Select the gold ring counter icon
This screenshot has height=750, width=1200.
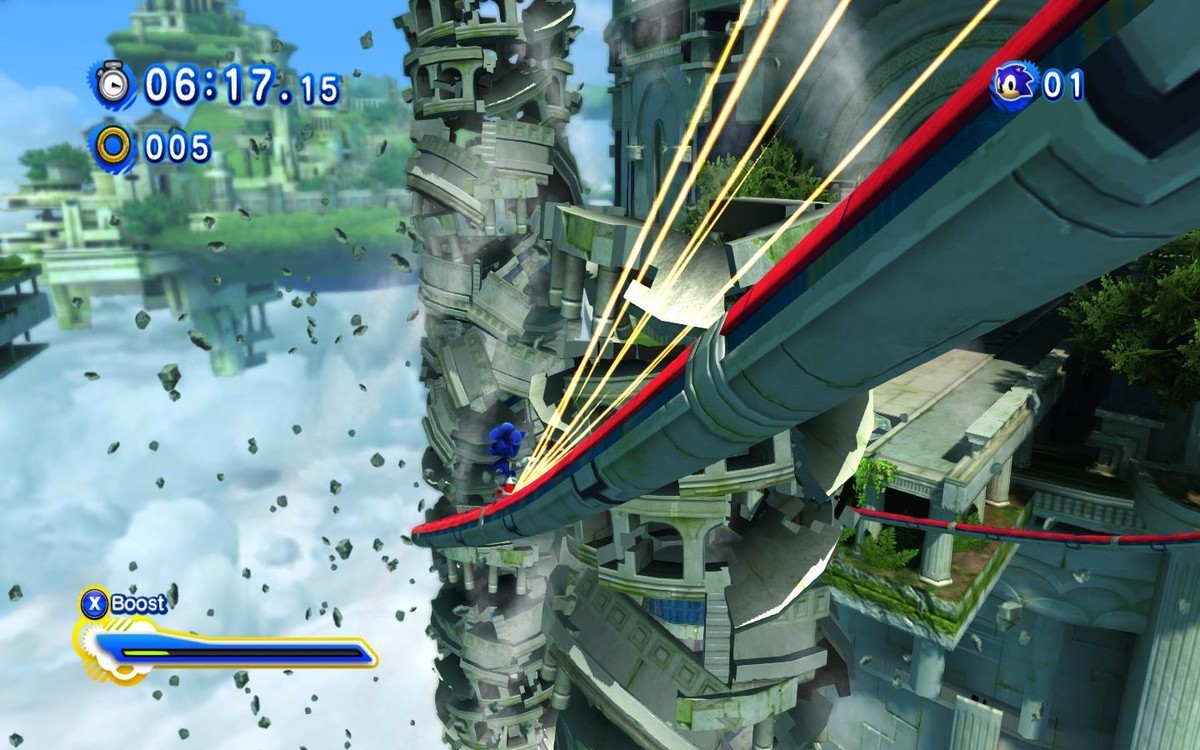click(113, 147)
